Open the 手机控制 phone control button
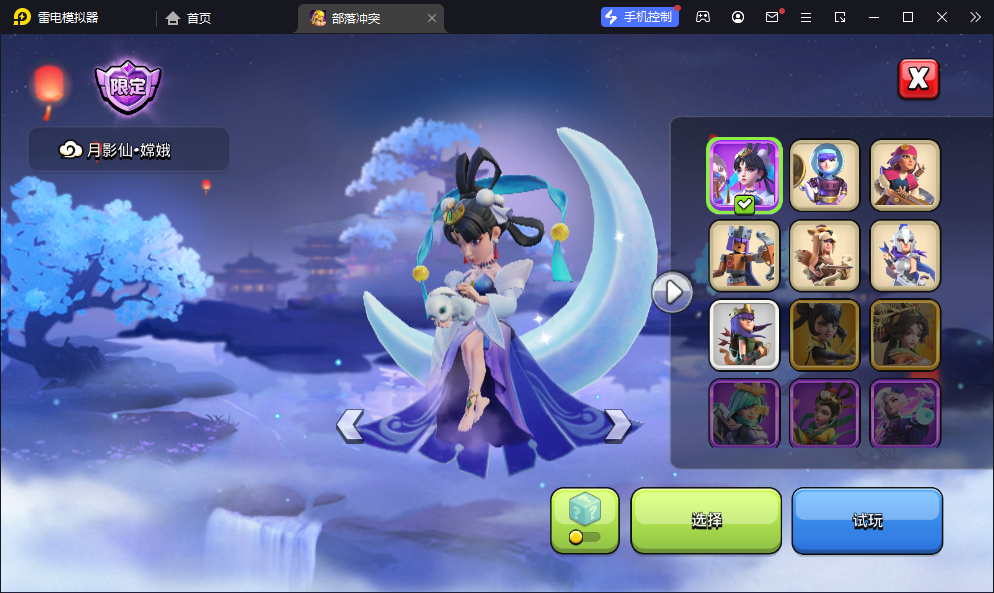The image size is (994, 593). 639,17
